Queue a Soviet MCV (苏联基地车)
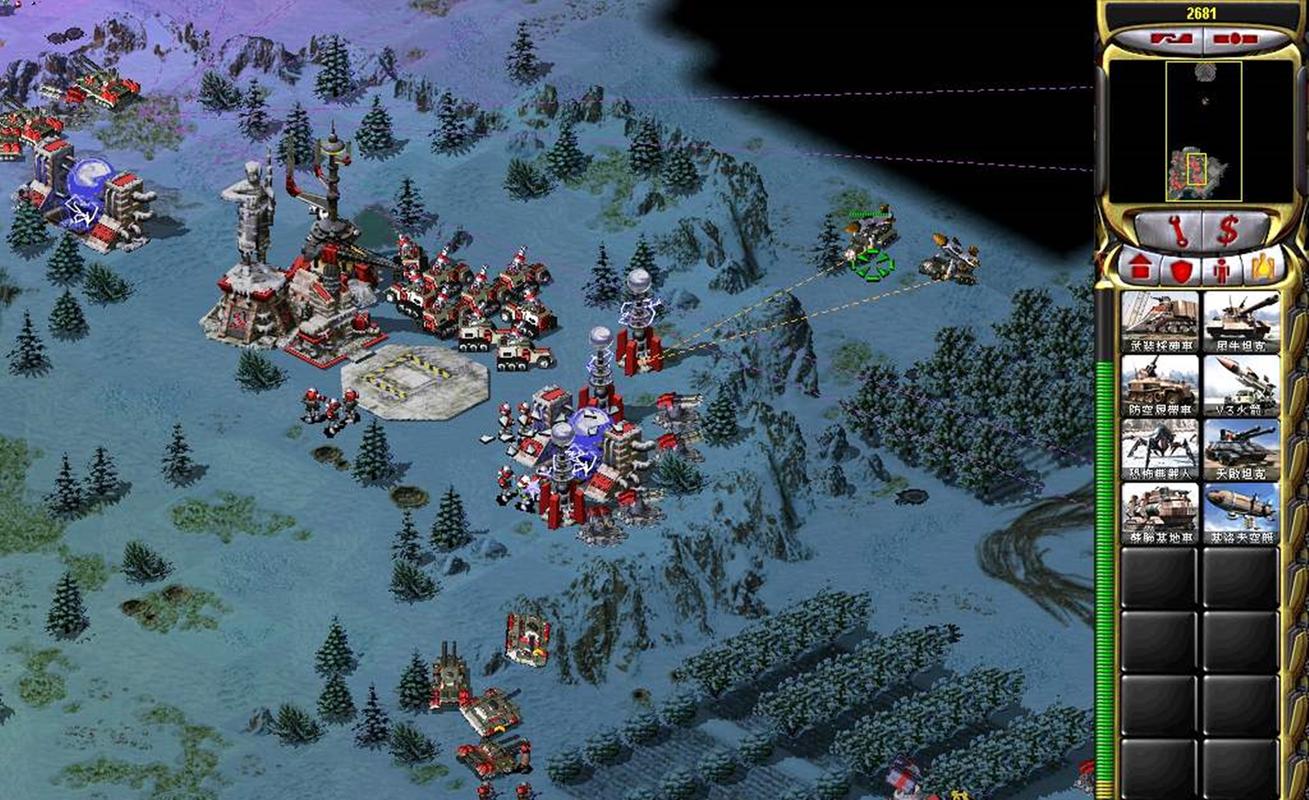The width and height of the screenshot is (1309, 800). click(x=1159, y=514)
